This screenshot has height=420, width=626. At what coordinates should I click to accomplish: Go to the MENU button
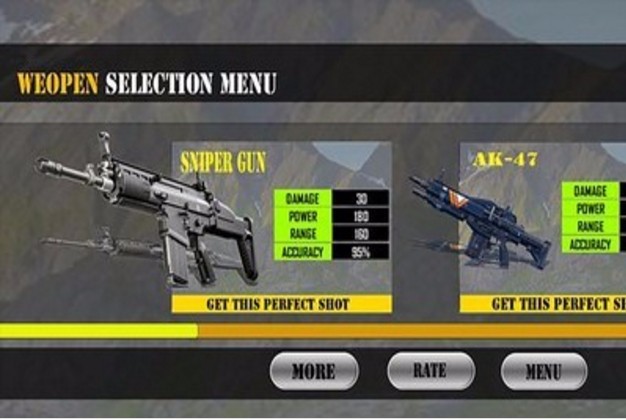pos(543,372)
